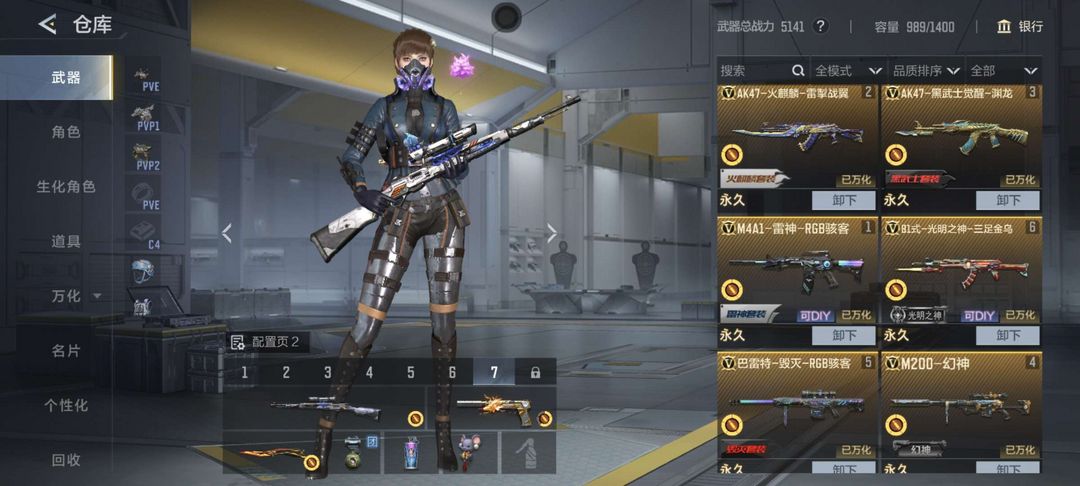This screenshot has height=486, width=1080.
Task: Open the 银行 bank
Action: pos(1019,26)
